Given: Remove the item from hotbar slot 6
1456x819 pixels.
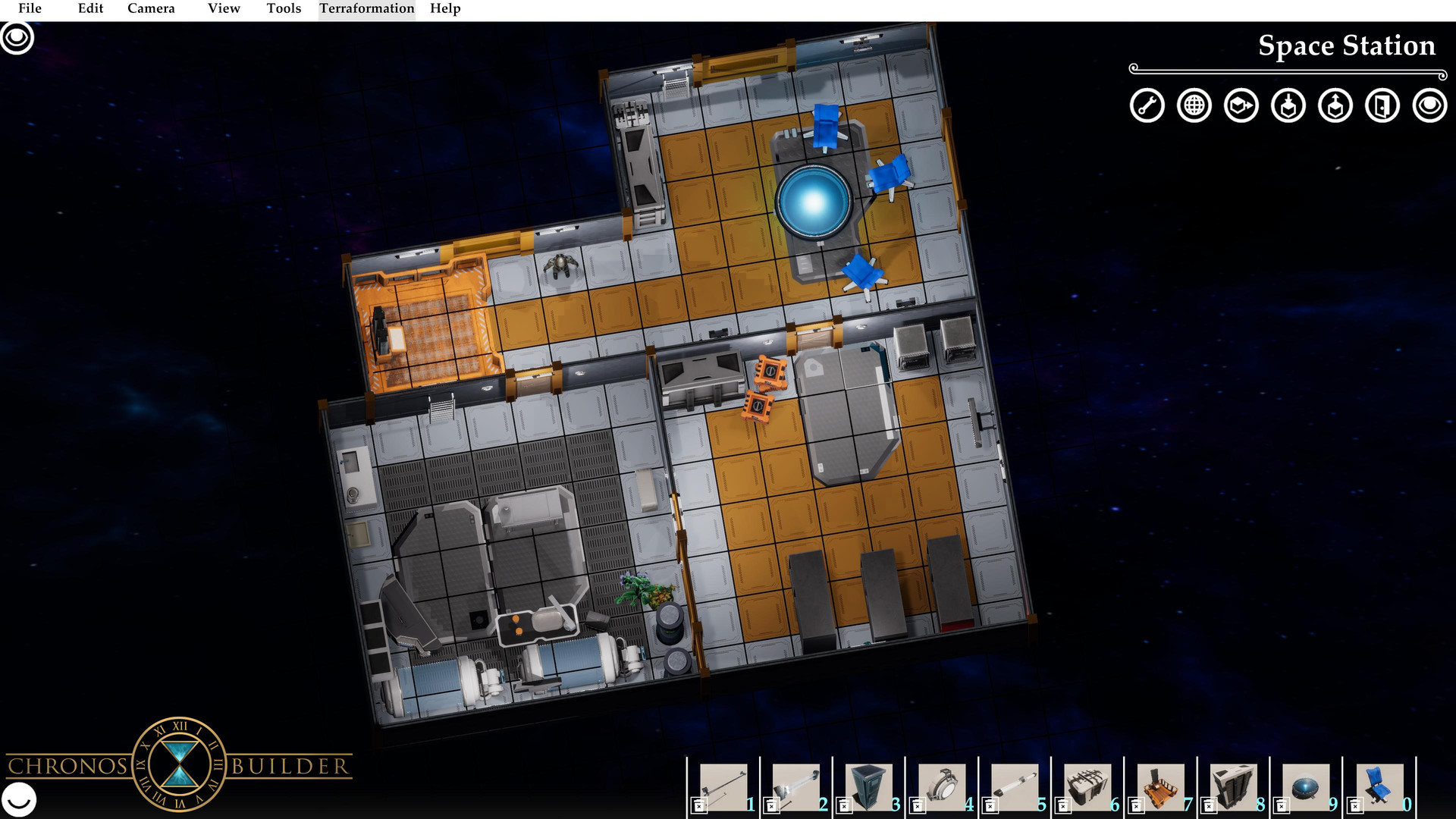Looking at the screenshot, I should (1064, 806).
